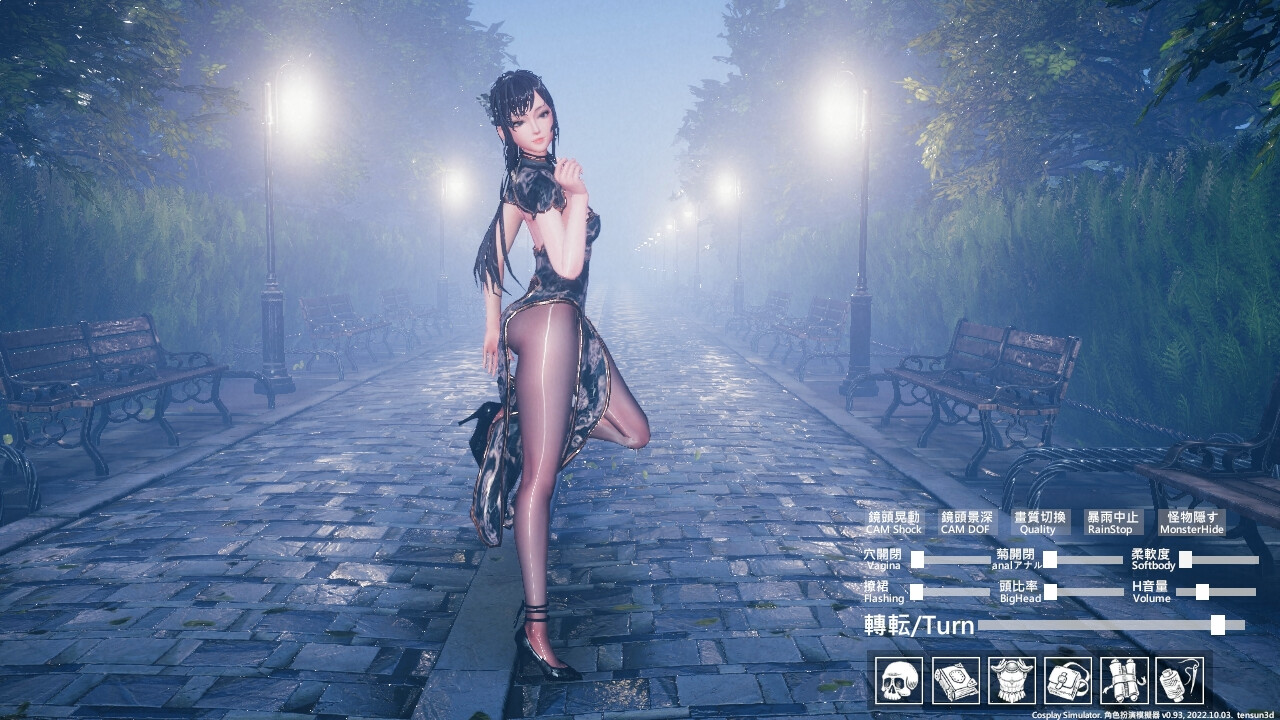This screenshot has width=1280, height=720.
Task: Open the satchel bag icon
Action: tap(1067, 681)
